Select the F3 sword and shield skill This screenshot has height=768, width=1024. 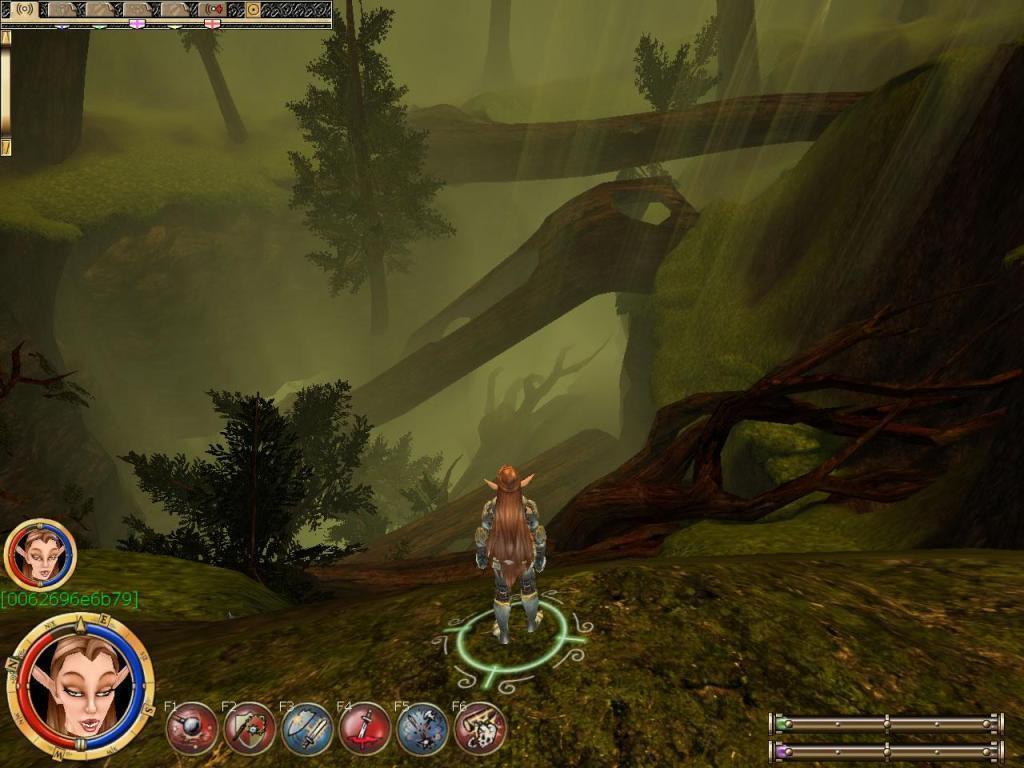307,728
